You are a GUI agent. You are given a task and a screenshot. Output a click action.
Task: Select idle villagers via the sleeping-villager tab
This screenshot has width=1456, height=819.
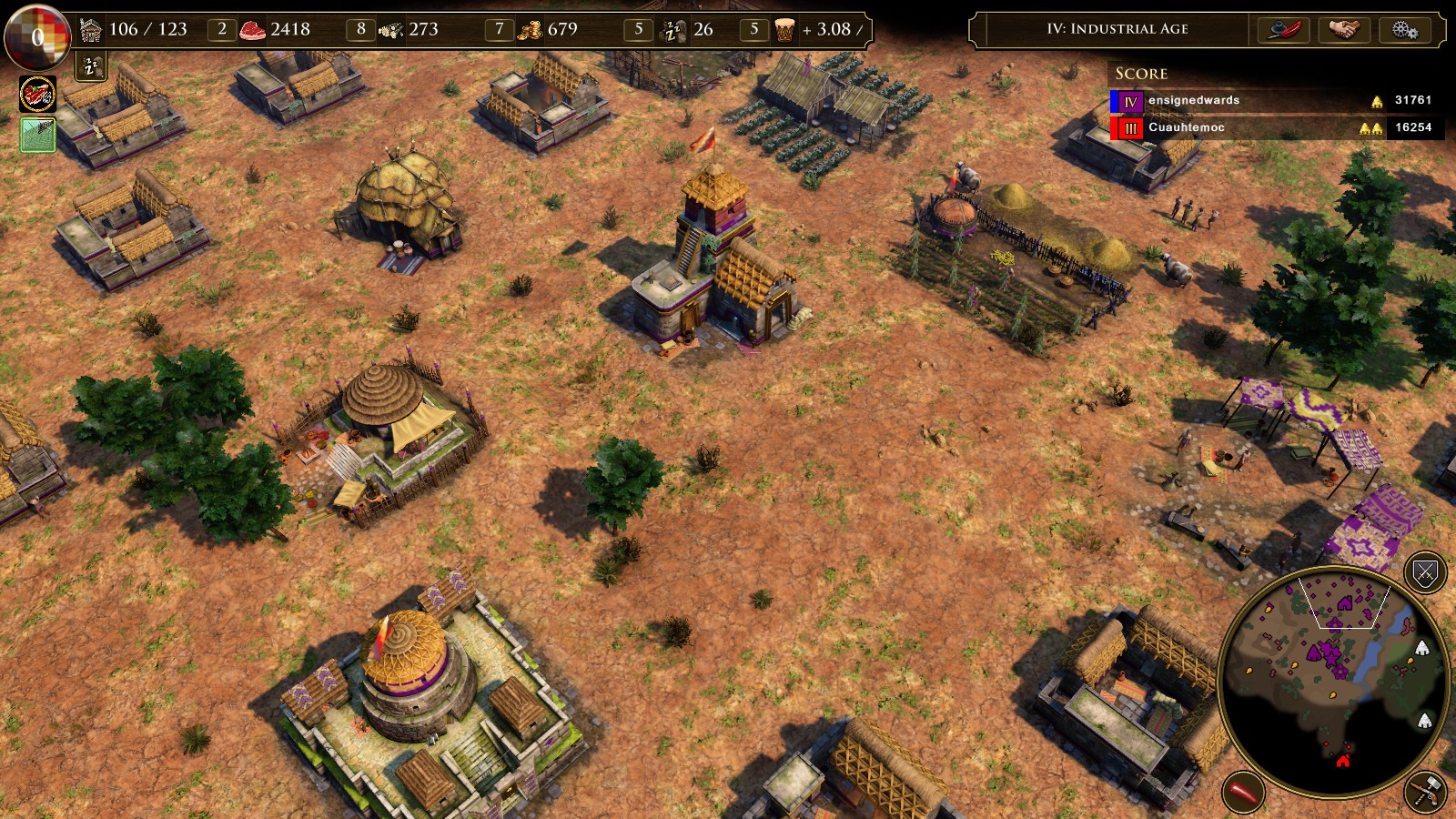point(91,66)
